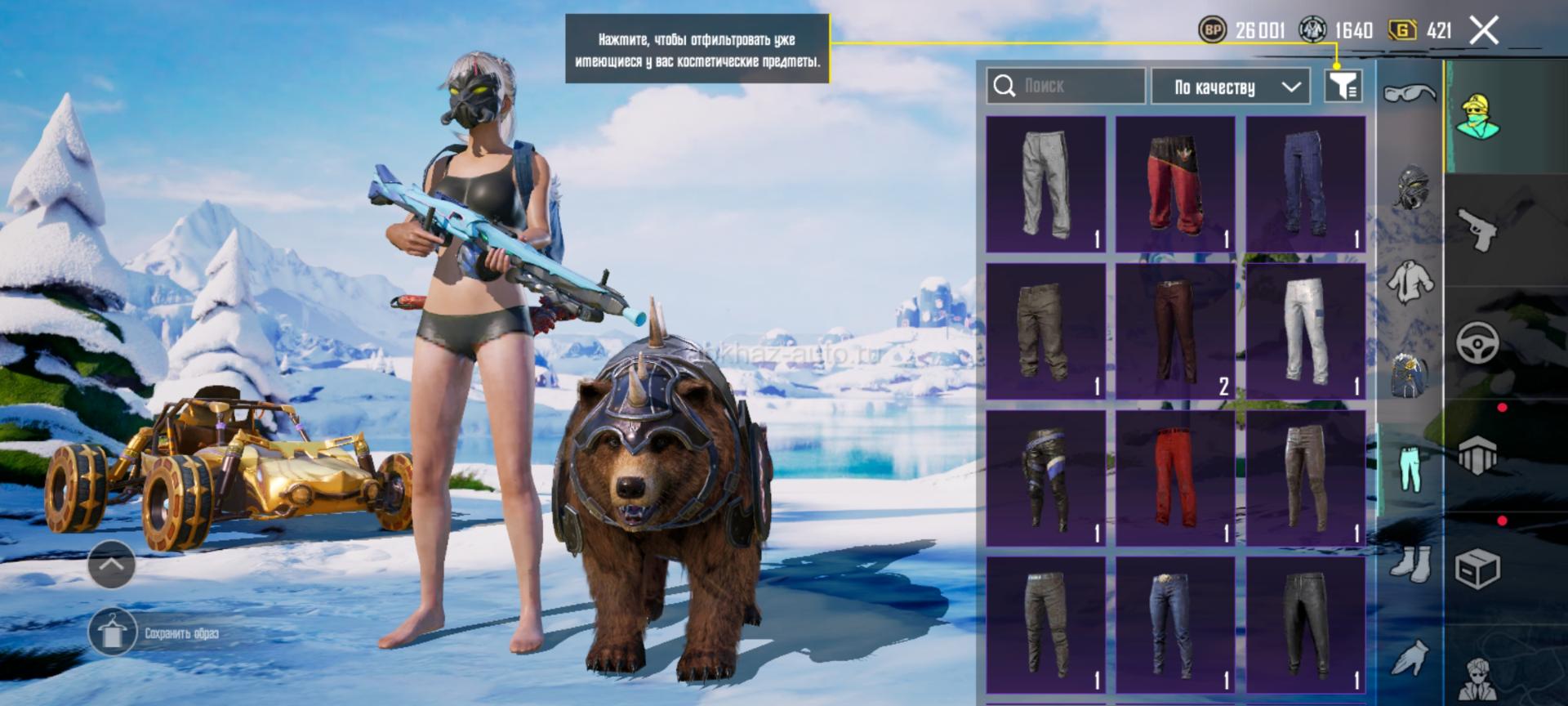Switch to the gloves category tab
1568x706 pixels.
pos(1410,658)
